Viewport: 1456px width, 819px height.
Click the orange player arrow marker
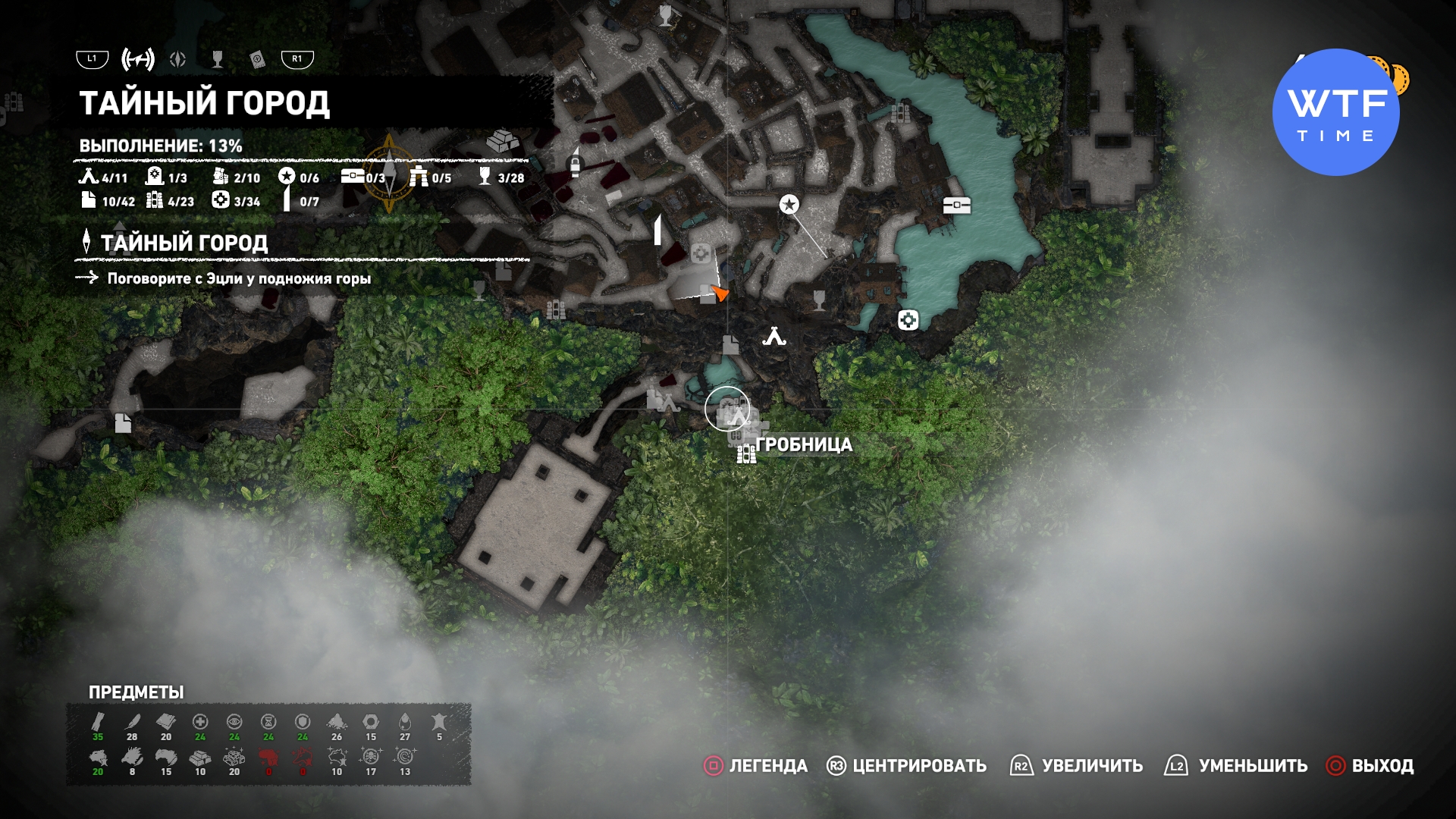720,293
